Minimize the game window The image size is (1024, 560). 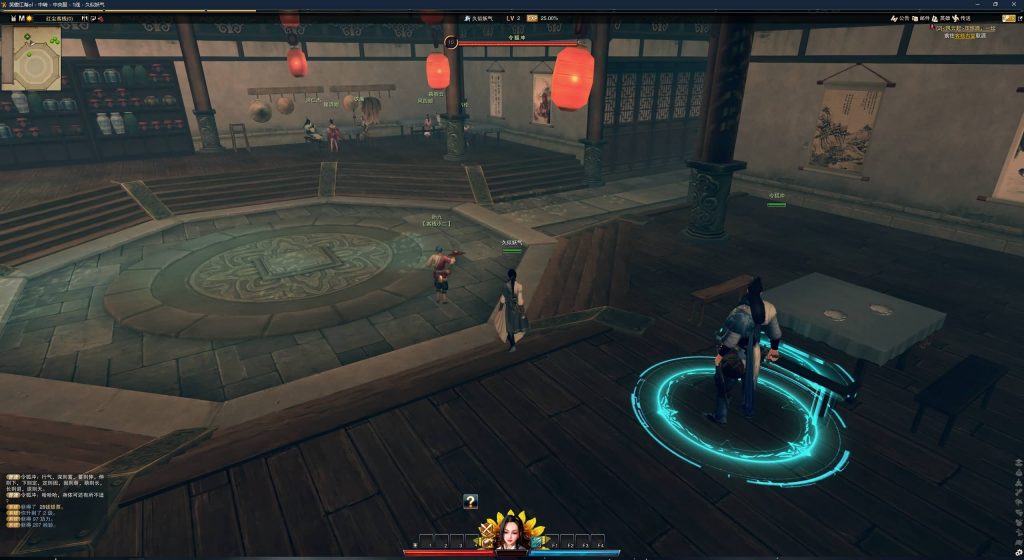(976, 4)
